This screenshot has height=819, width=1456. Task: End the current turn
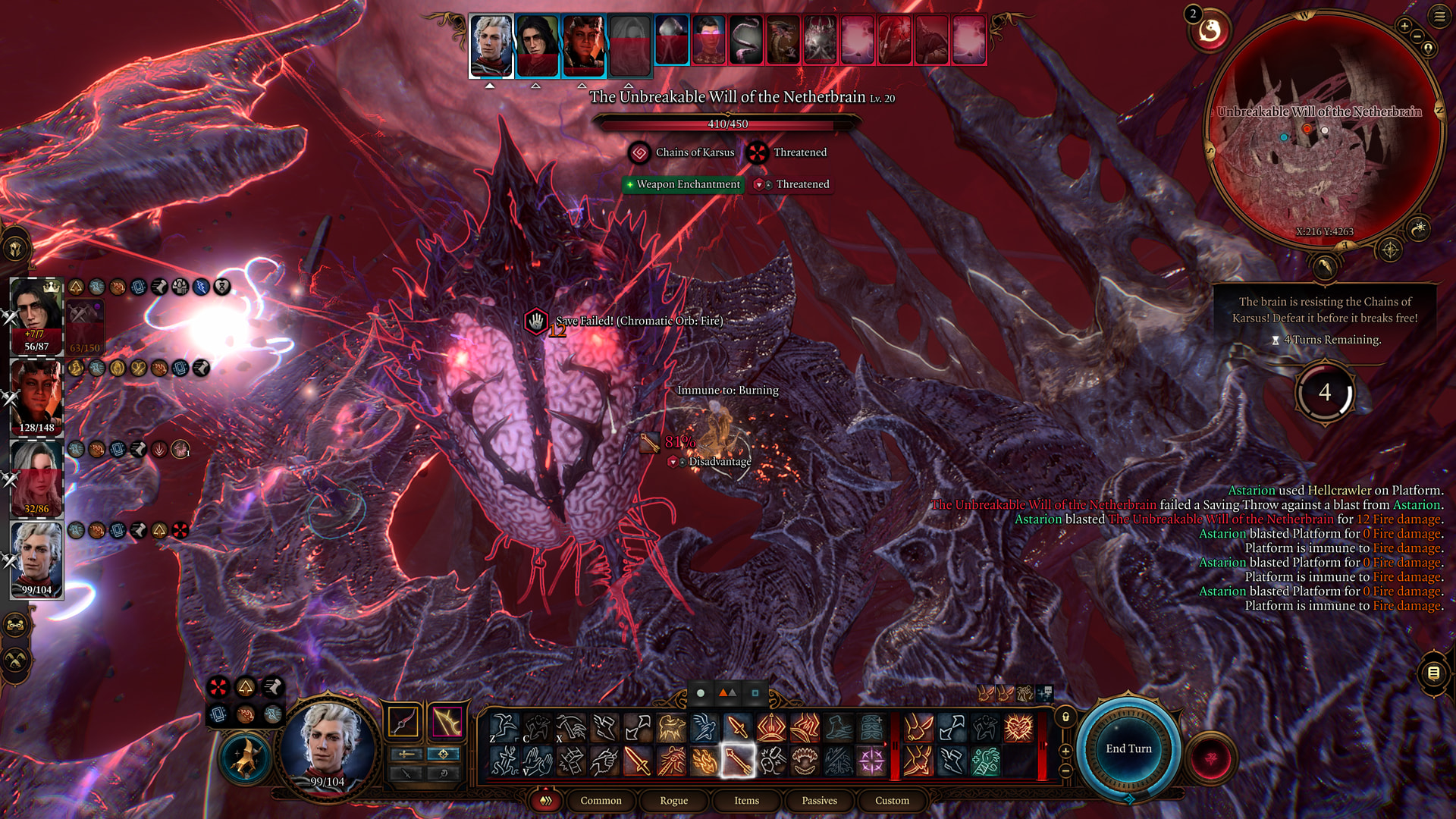click(x=1128, y=748)
